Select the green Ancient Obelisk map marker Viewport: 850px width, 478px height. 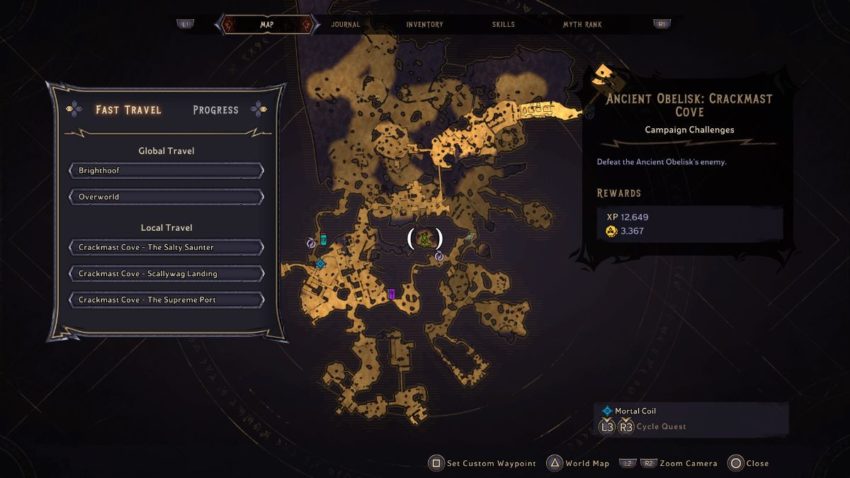[425, 238]
